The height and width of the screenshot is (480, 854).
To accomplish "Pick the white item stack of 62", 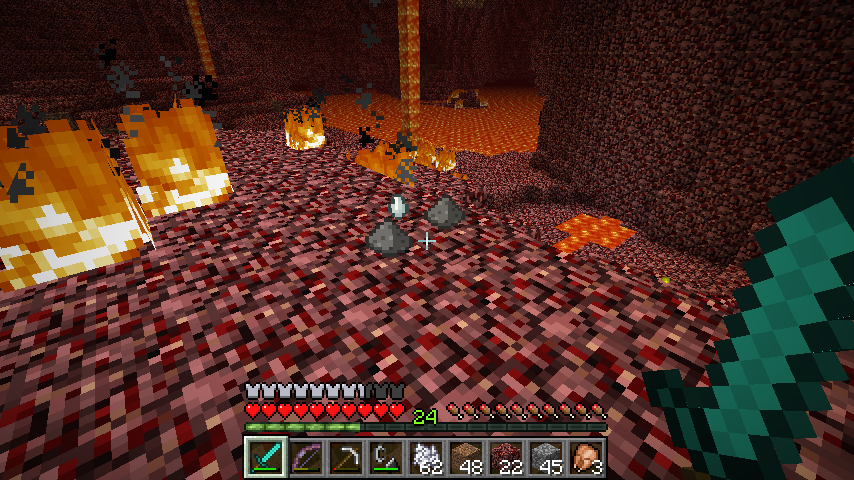I will pos(426,458).
